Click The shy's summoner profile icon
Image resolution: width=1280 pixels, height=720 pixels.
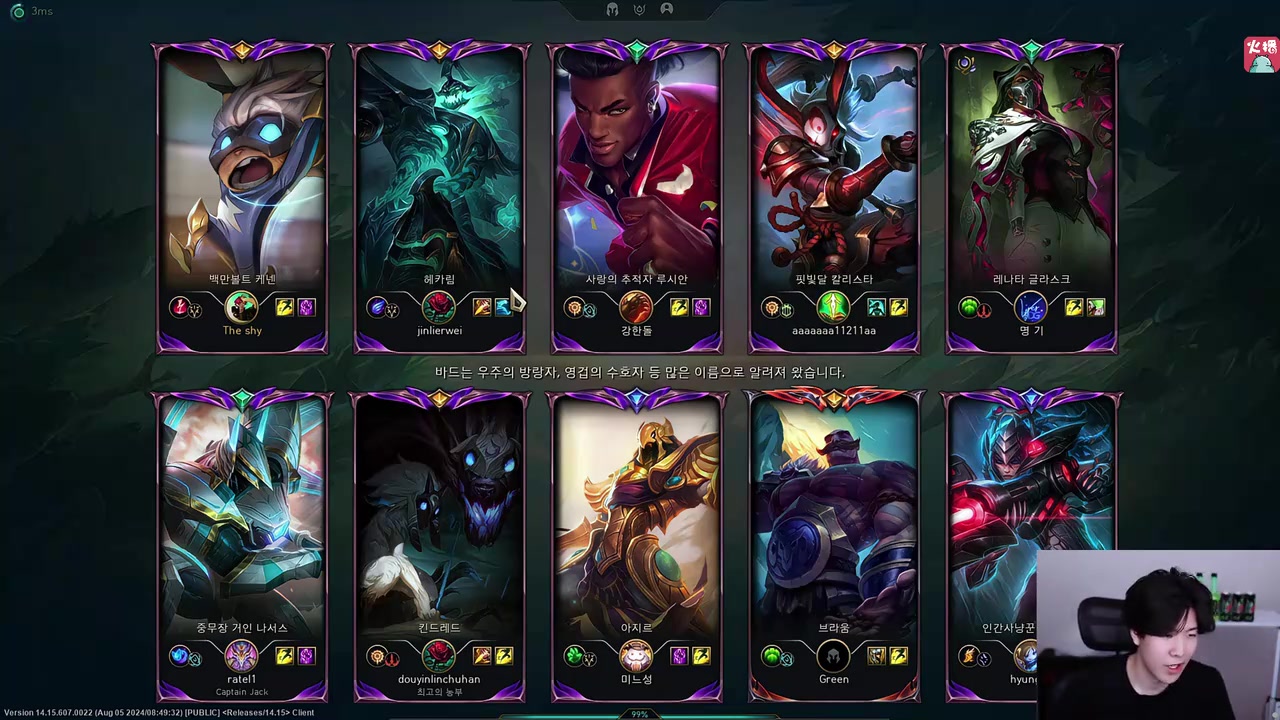(x=242, y=307)
